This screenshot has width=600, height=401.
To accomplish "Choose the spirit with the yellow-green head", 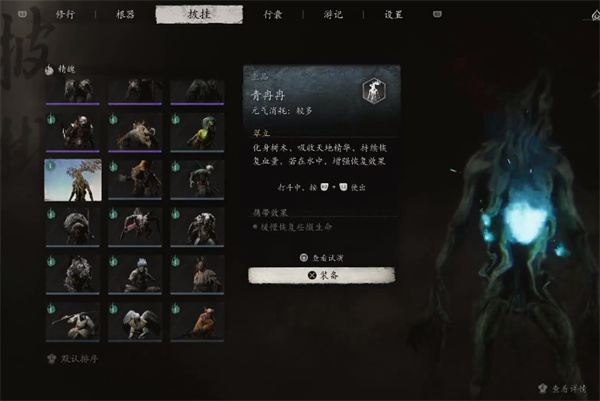I will 196,132.
